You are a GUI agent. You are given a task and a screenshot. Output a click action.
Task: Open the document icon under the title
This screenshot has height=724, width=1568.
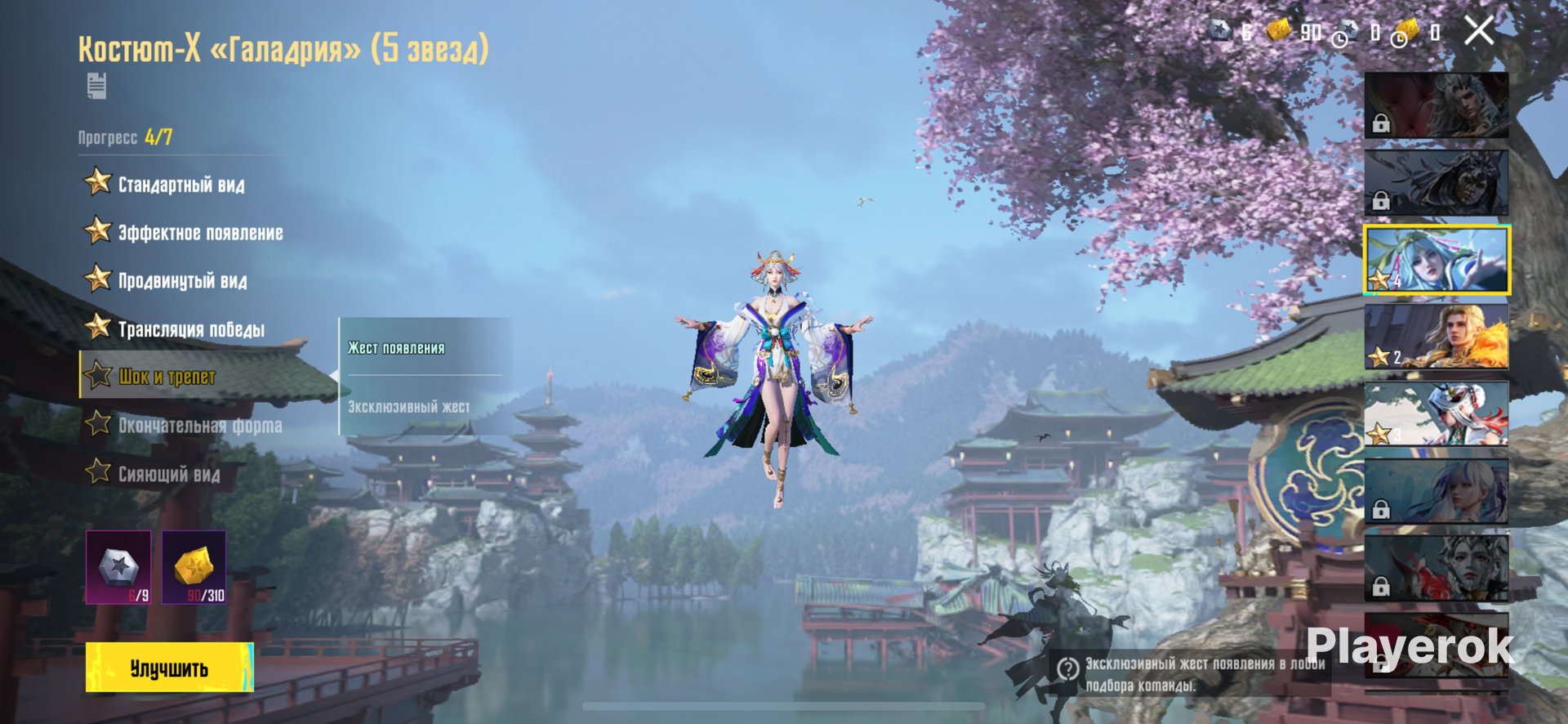click(x=96, y=86)
